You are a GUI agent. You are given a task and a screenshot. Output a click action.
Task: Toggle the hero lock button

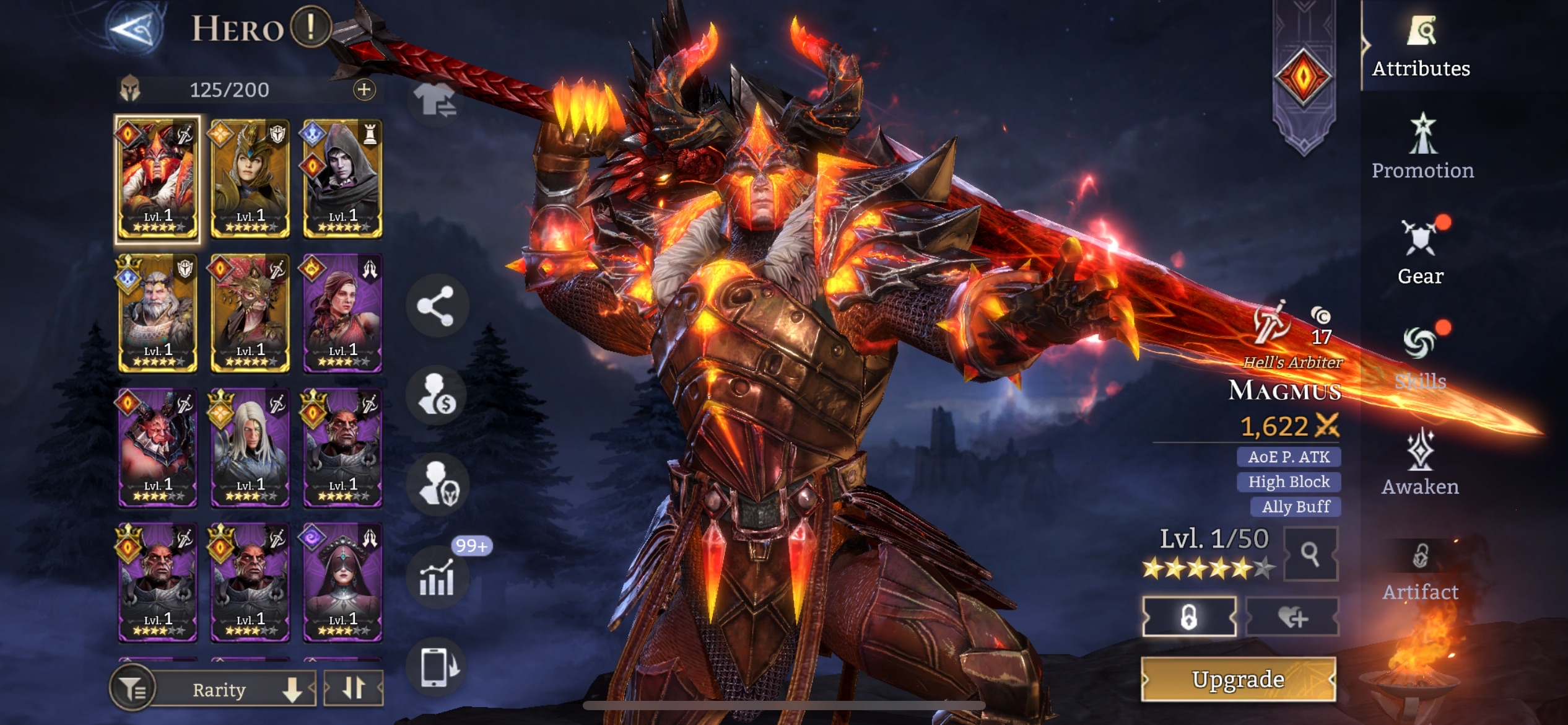coord(1188,617)
